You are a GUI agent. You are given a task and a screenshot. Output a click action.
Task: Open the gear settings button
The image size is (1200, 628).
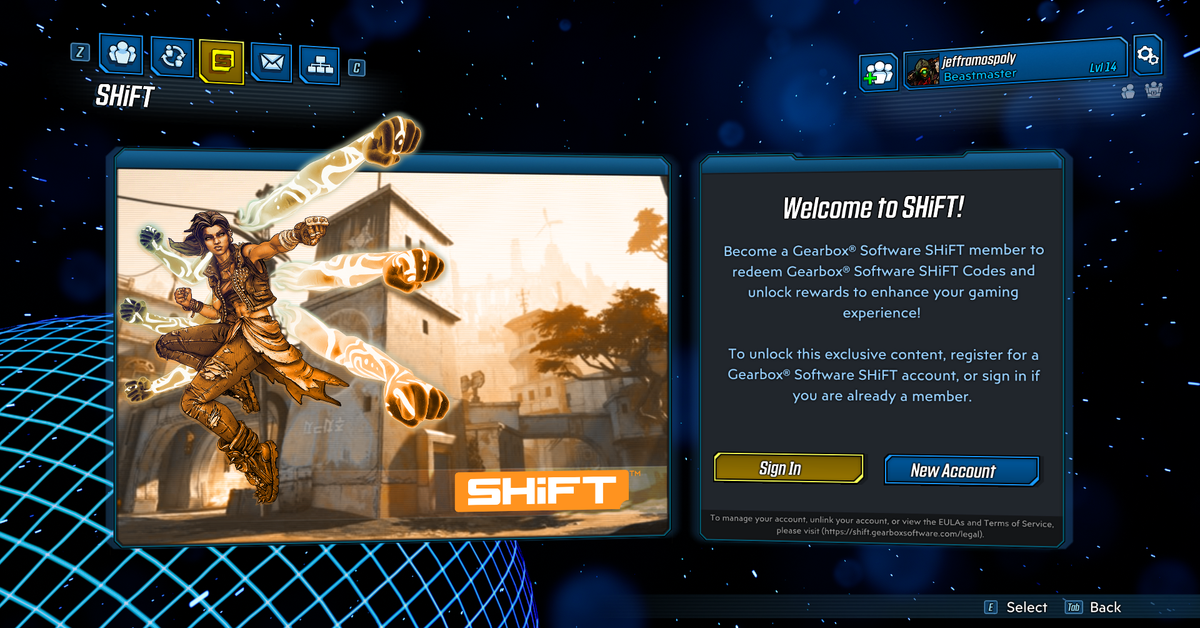1147,54
